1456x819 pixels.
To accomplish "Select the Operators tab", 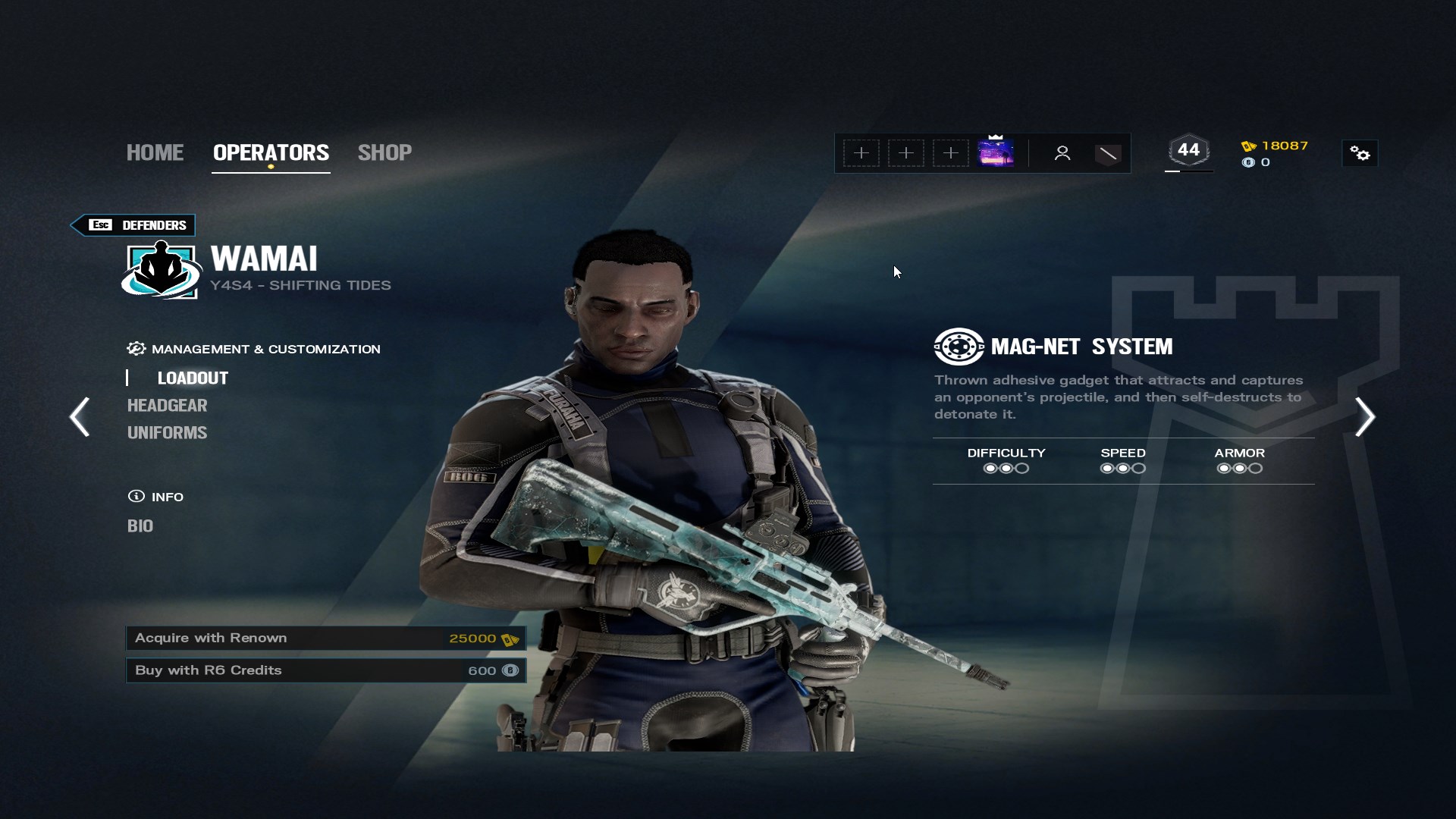I will 271,152.
